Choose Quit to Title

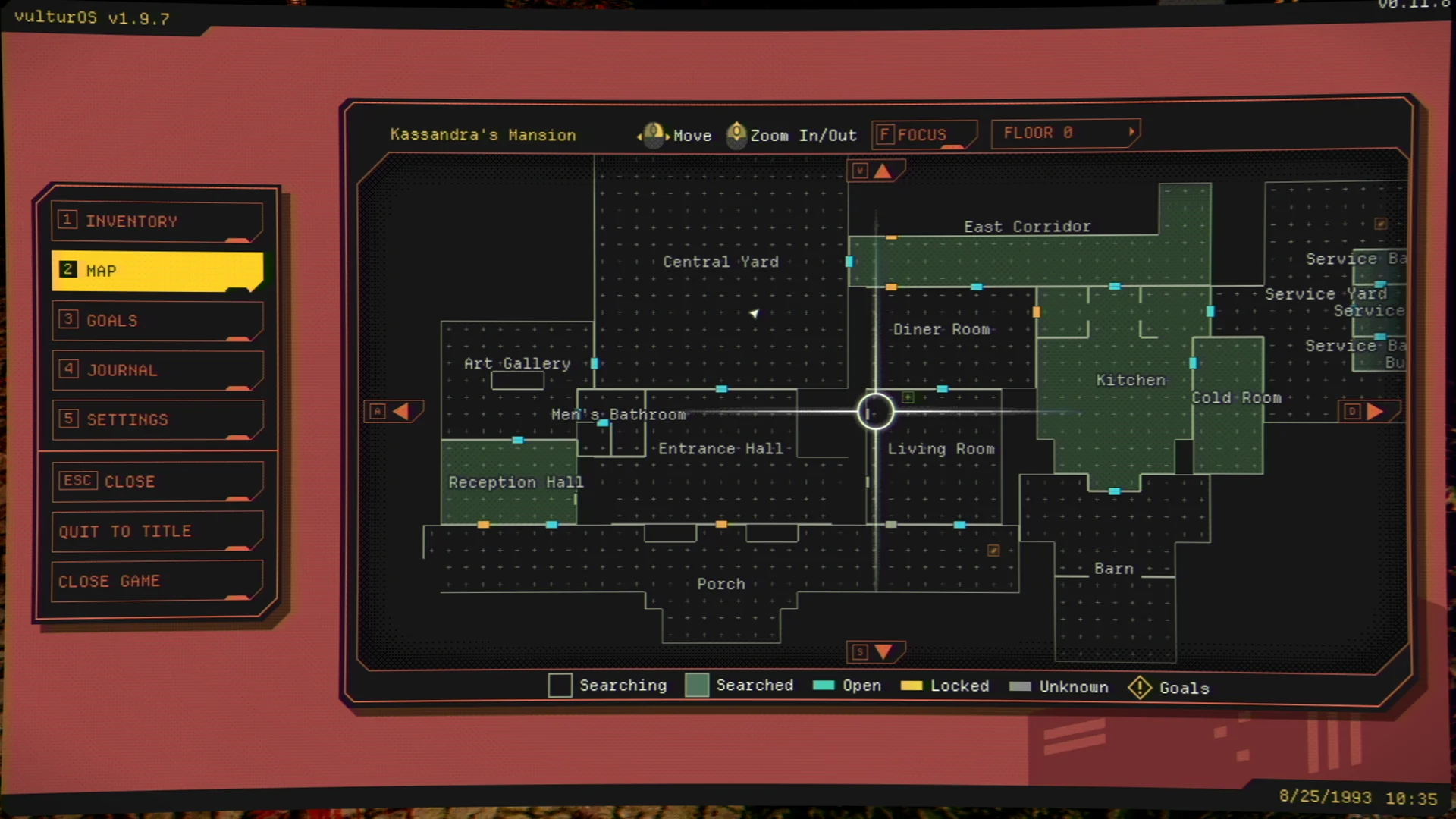pyautogui.click(x=157, y=532)
